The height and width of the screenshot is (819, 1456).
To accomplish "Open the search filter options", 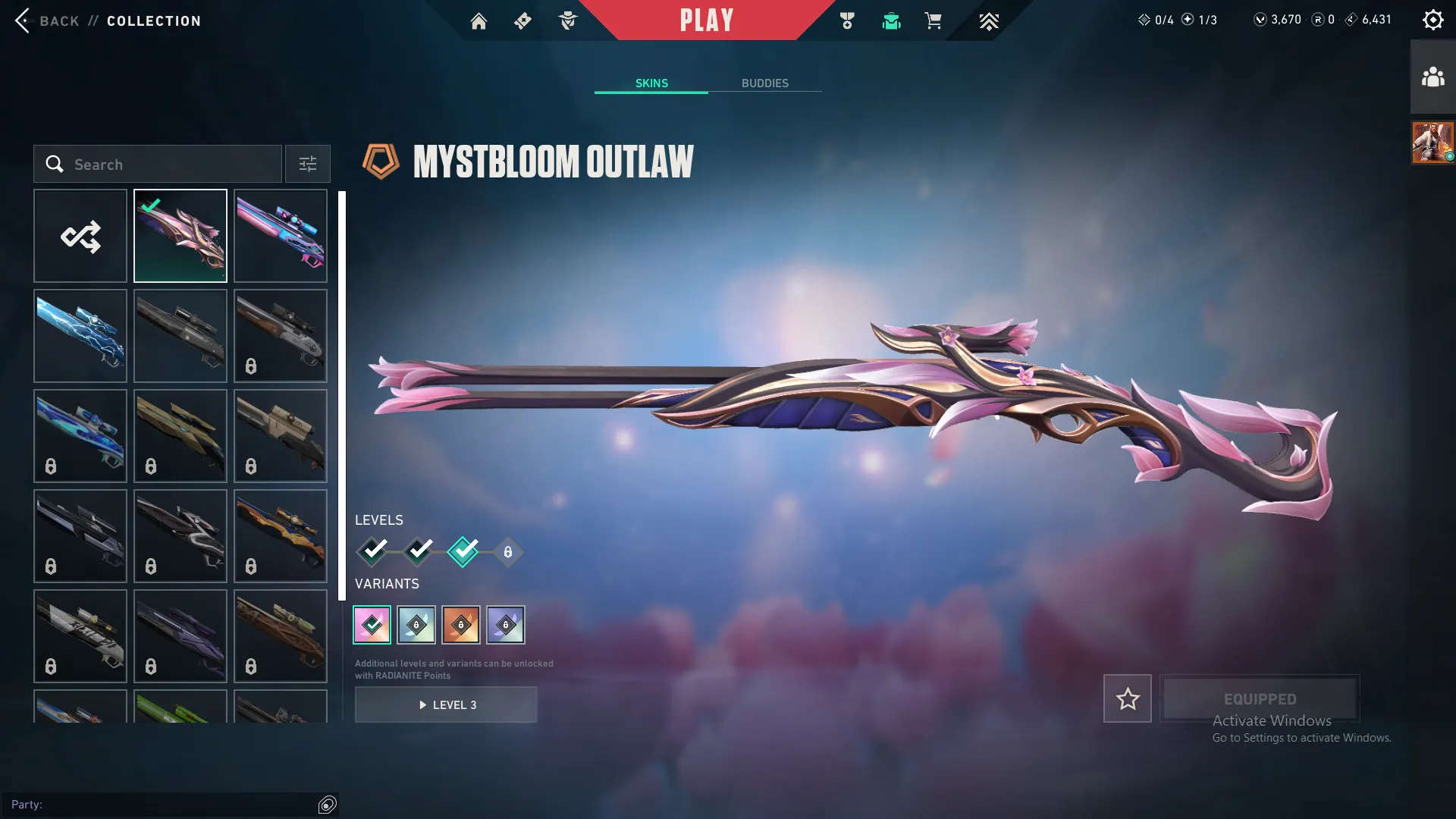I will click(307, 164).
